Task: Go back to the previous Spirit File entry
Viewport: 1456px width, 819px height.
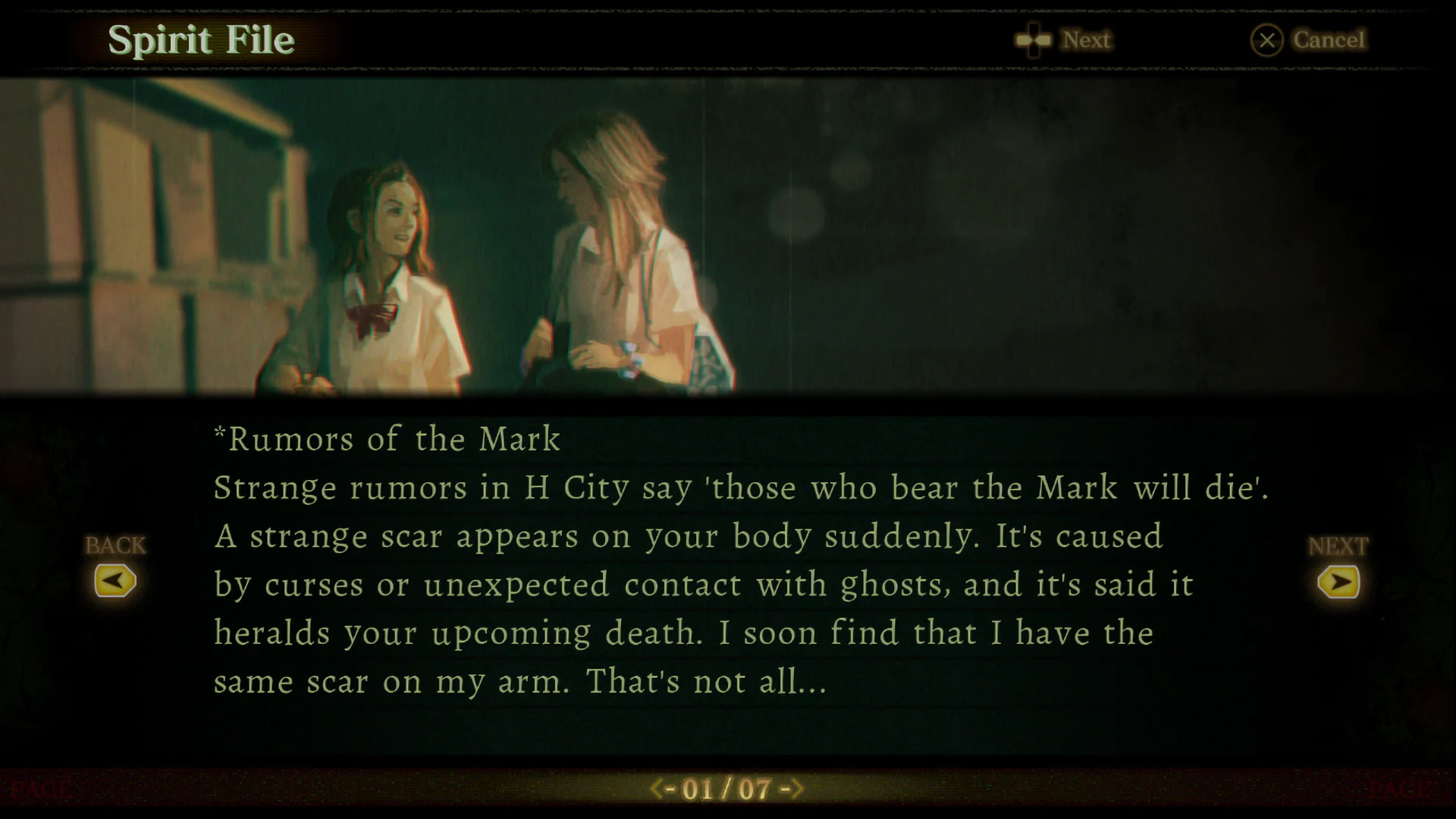Action: click(115, 581)
